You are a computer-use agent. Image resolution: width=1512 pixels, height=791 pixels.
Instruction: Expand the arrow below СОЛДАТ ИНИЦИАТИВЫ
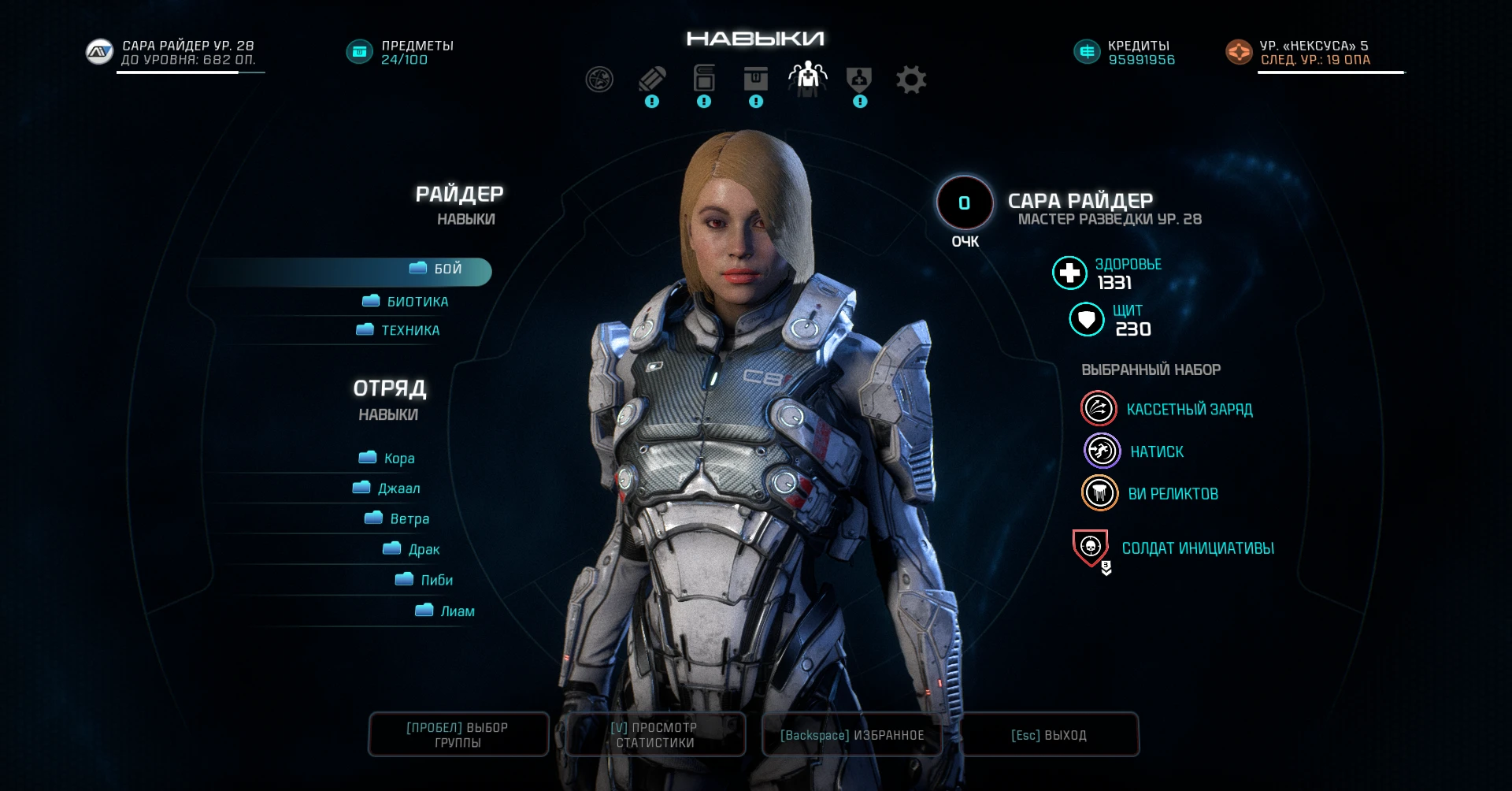(x=1106, y=570)
